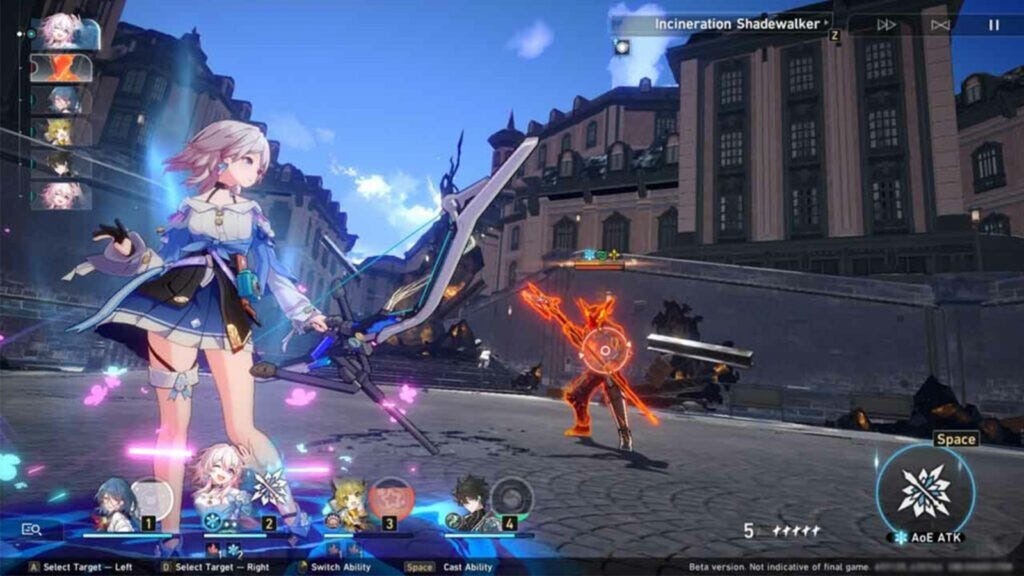Image resolution: width=1024 pixels, height=576 pixels.
Task: Pause the battle
Action: tap(993, 25)
